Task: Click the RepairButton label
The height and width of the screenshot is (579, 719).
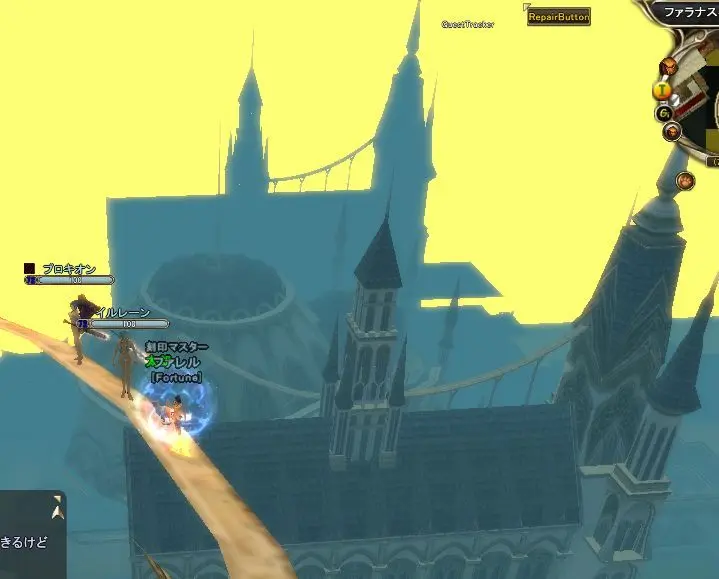Action: click(x=559, y=17)
